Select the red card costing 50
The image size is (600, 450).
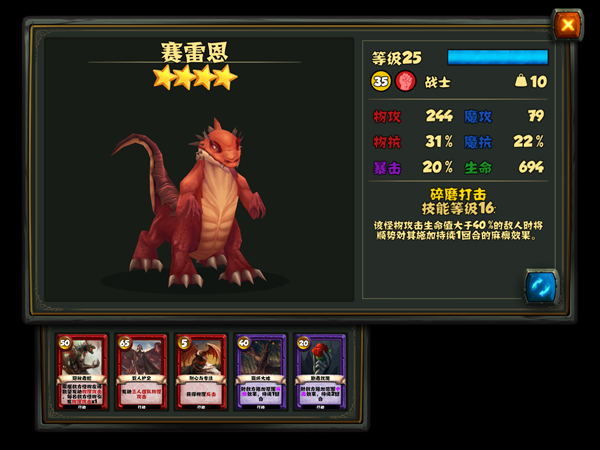[81, 373]
